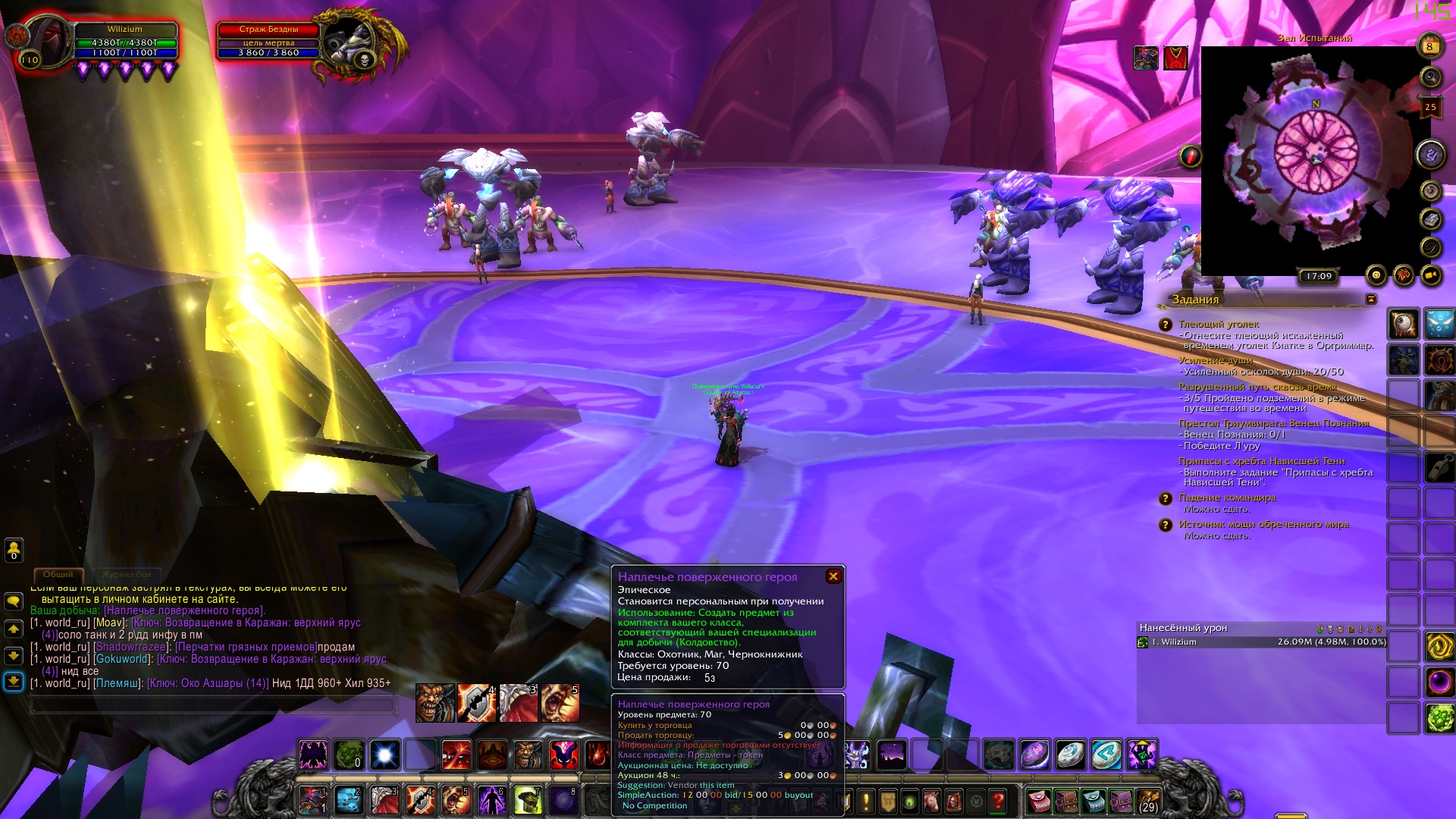Open the calendar button showing 8
1456x819 pixels.
click(x=1429, y=46)
